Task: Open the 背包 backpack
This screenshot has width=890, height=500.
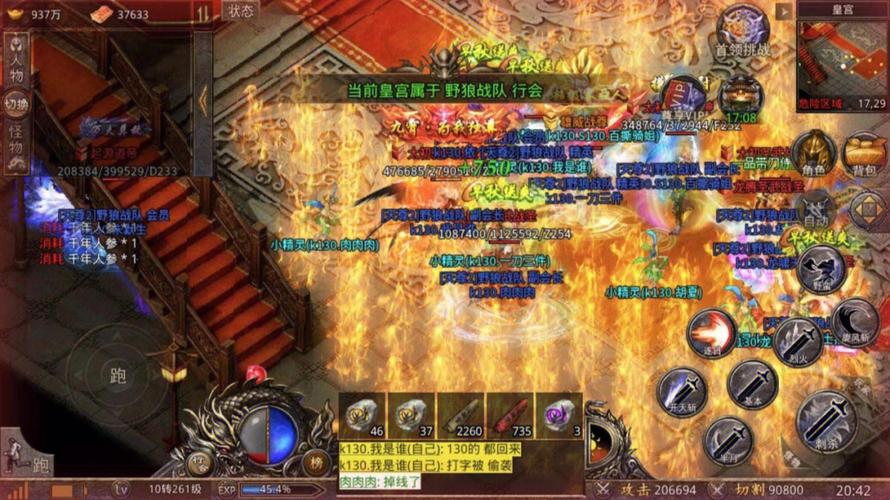Action: [862, 152]
